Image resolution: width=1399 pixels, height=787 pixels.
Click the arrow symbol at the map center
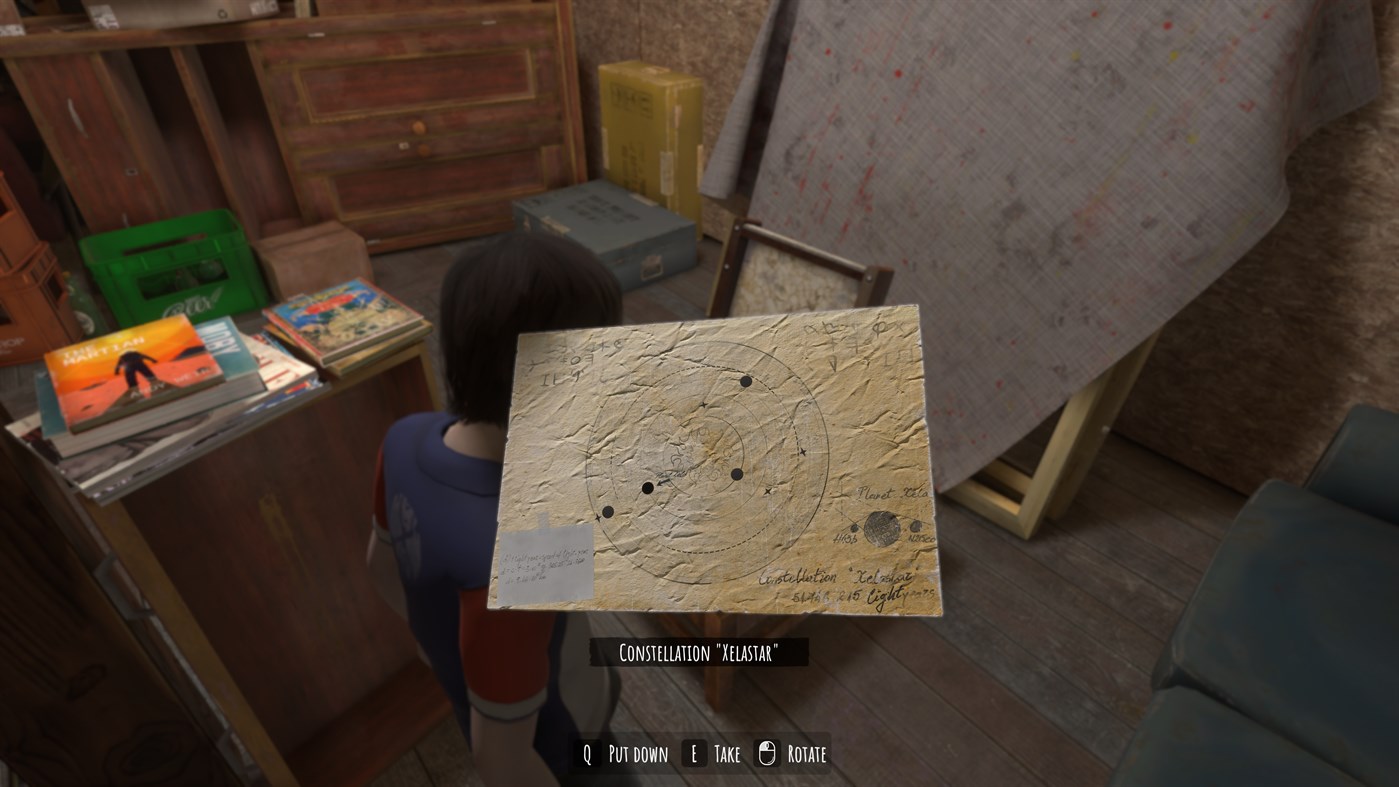663,483
